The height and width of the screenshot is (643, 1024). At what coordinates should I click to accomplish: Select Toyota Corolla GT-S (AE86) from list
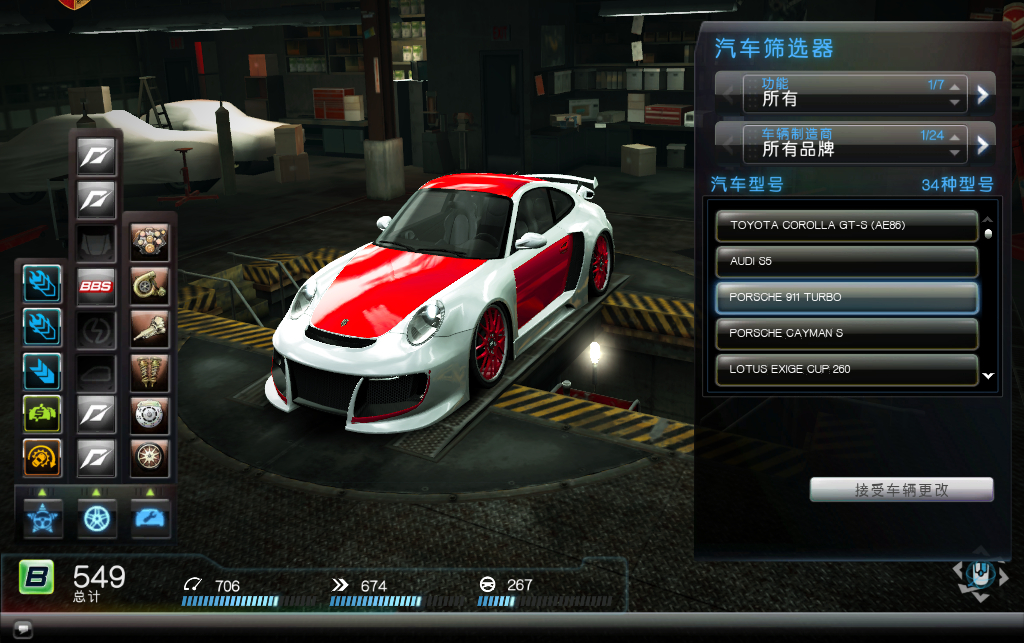846,225
